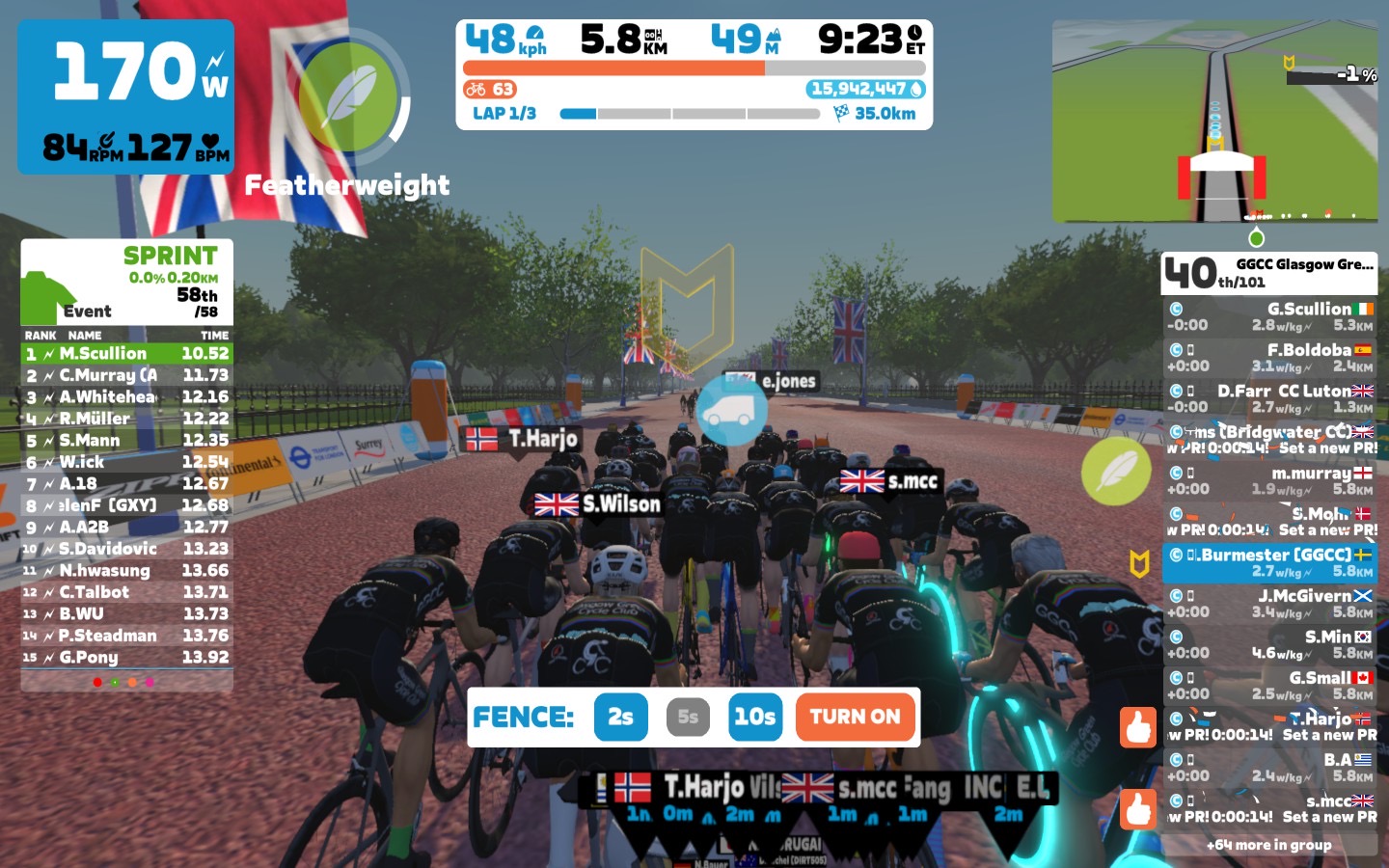Select F.Boldoba in nearby riders list
Image resolution: width=1389 pixels, height=868 pixels.
pyautogui.click(x=1269, y=358)
